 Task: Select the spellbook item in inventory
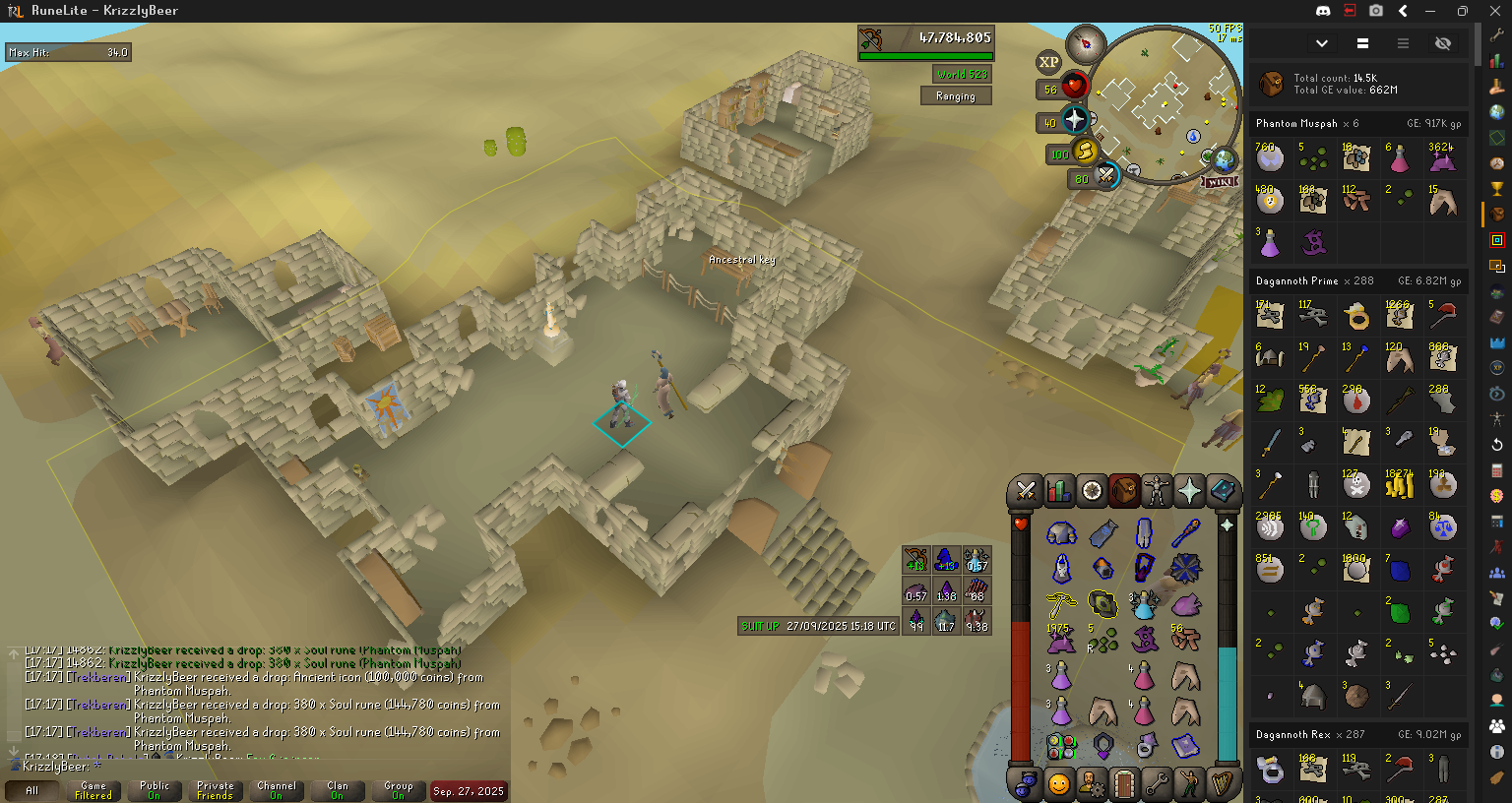pos(1185,746)
